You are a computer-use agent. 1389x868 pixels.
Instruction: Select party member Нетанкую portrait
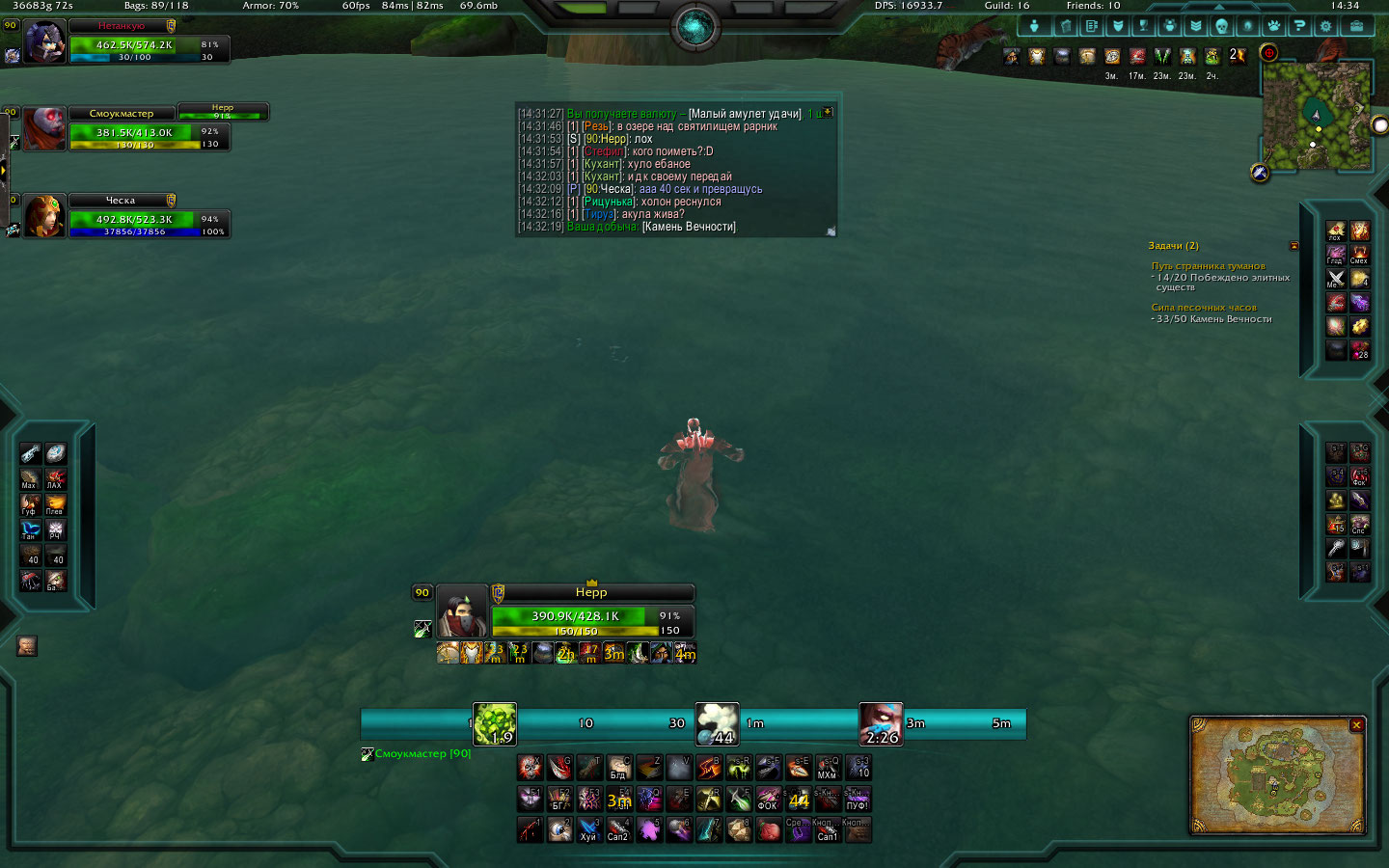[x=44, y=42]
